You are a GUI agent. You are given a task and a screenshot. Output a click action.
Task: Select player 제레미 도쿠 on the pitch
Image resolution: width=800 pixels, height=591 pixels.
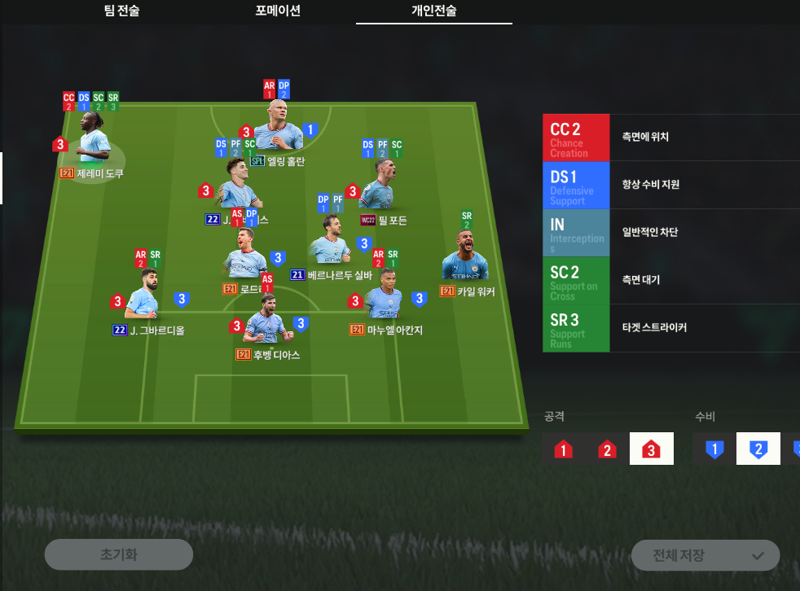click(x=95, y=145)
